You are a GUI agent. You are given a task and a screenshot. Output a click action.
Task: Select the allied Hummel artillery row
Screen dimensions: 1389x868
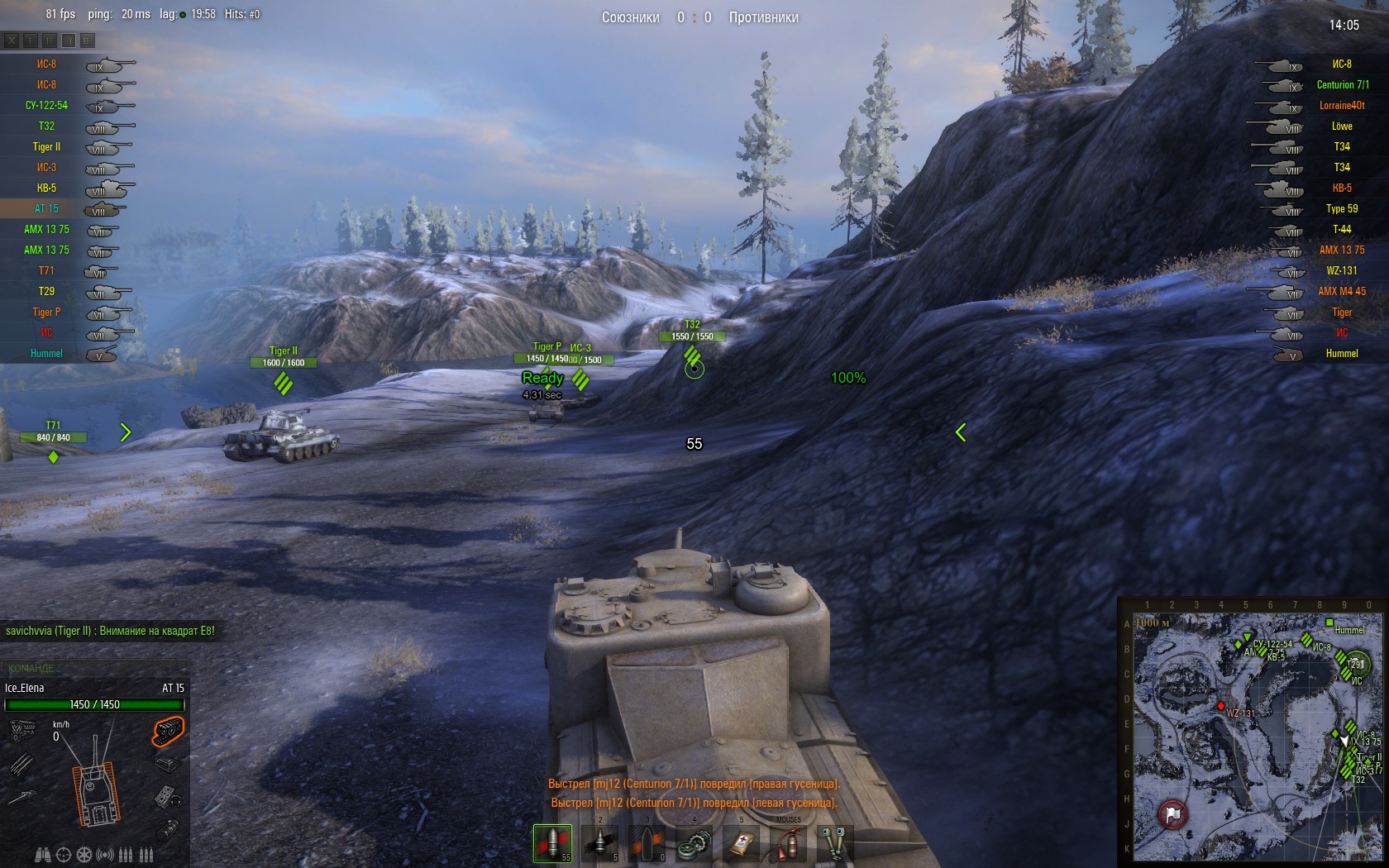point(47,354)
